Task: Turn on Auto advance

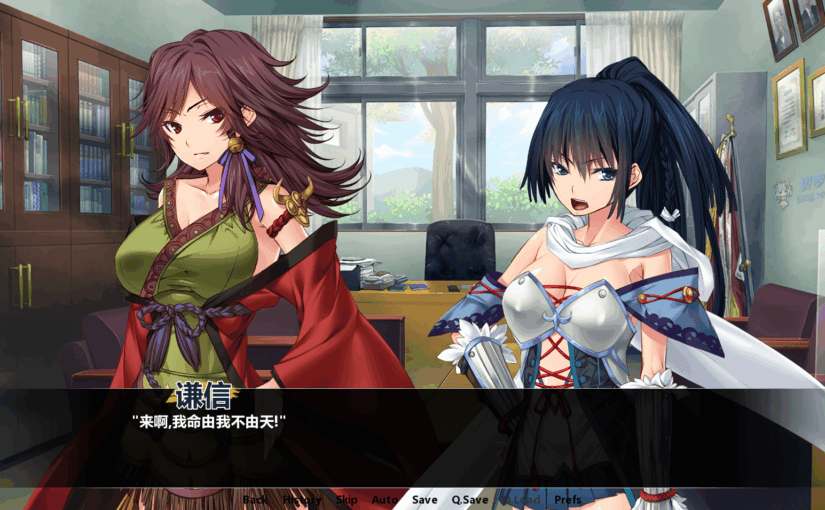Action: point(385,499)
